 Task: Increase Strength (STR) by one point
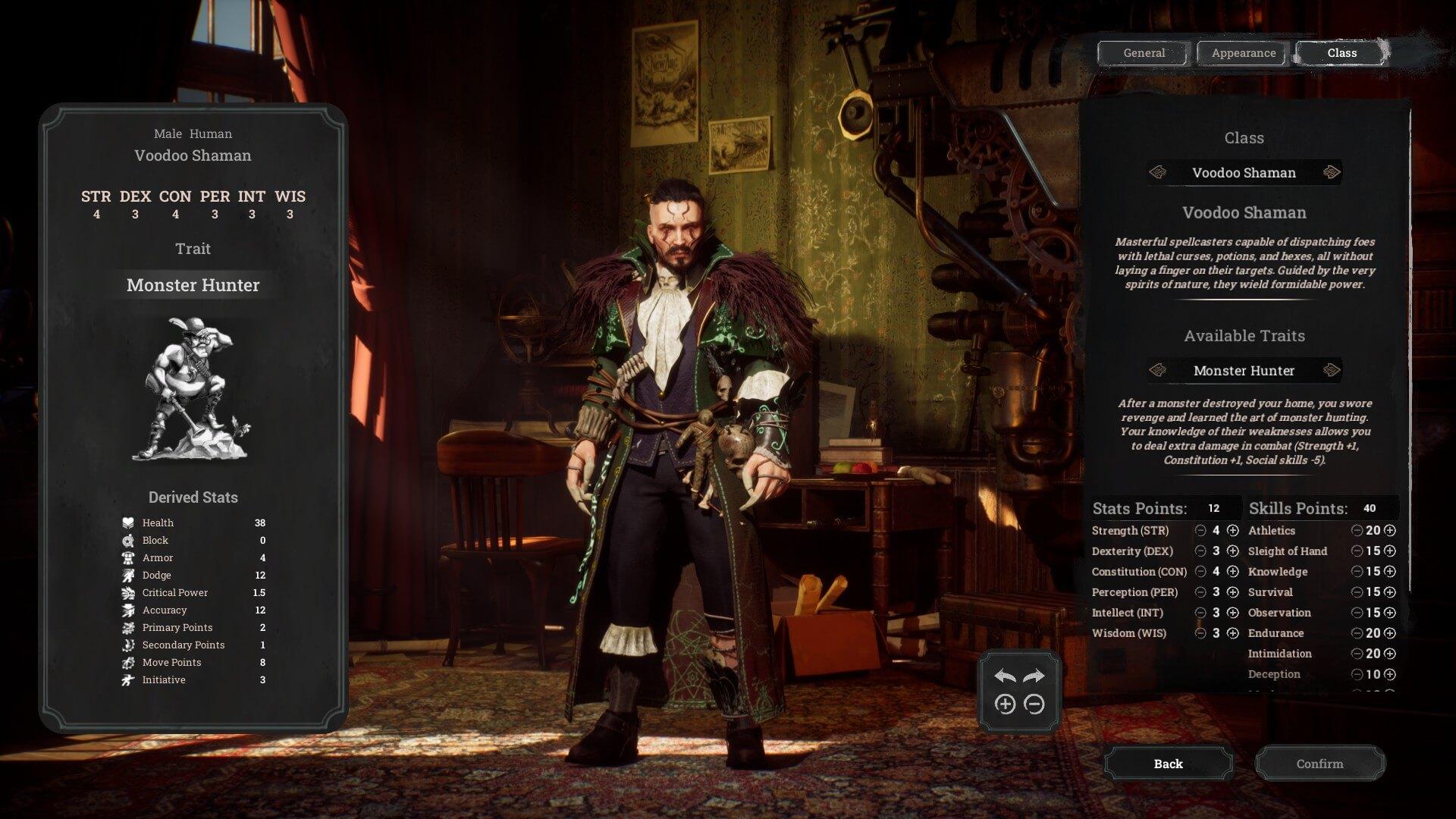tap(1233, 531)
